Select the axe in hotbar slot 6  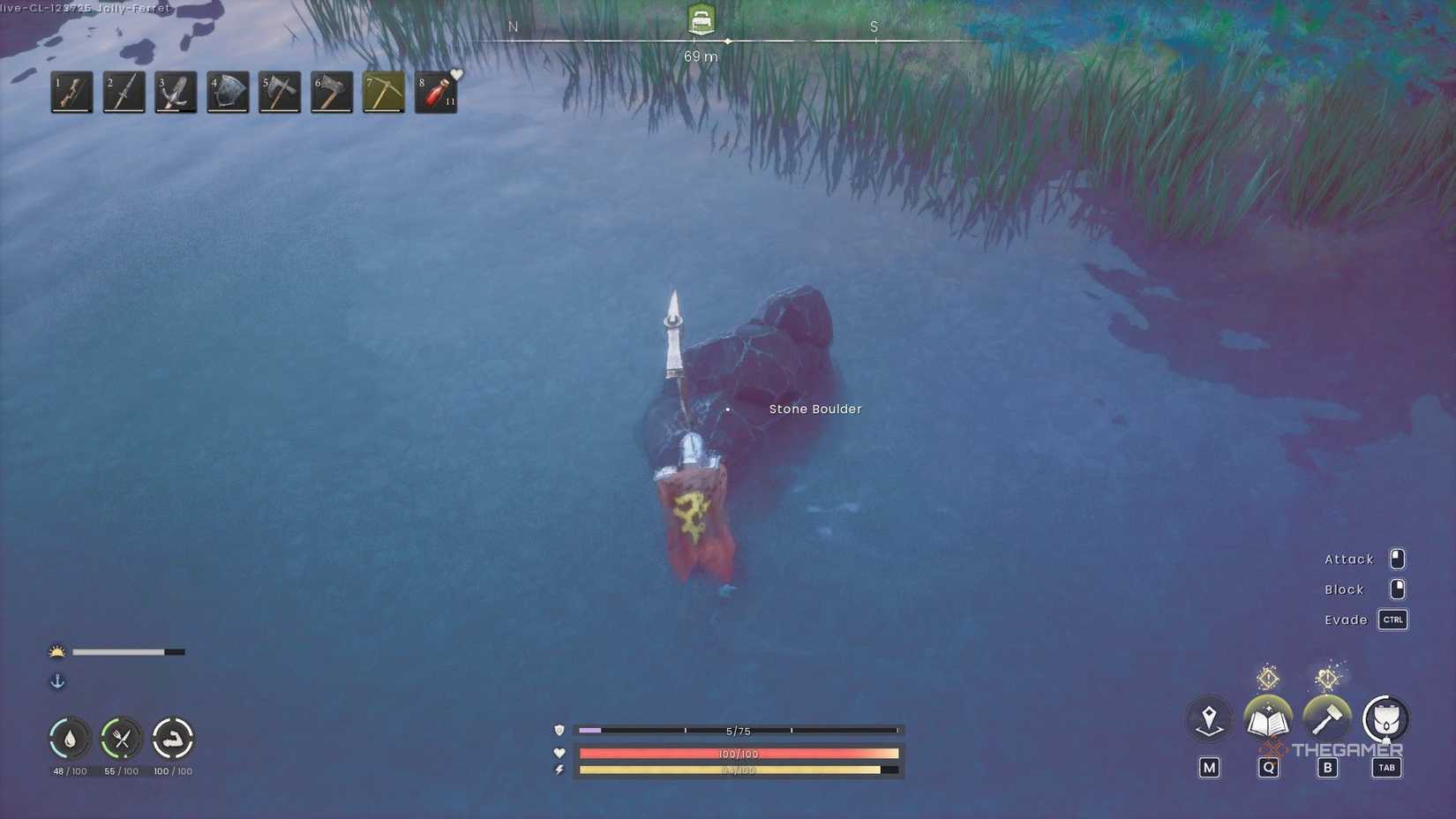[331, 92]
